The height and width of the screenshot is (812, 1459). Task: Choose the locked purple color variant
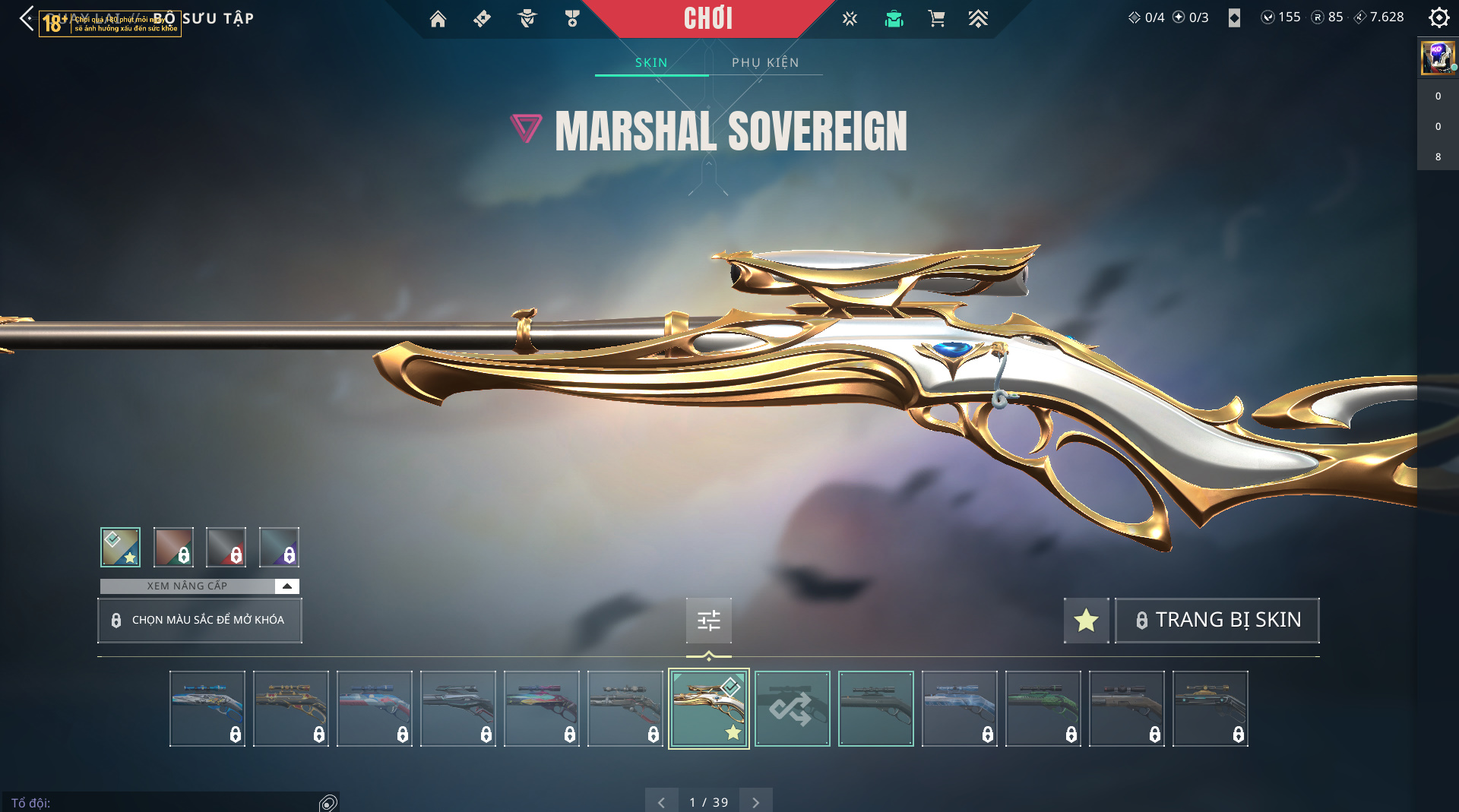279,547
